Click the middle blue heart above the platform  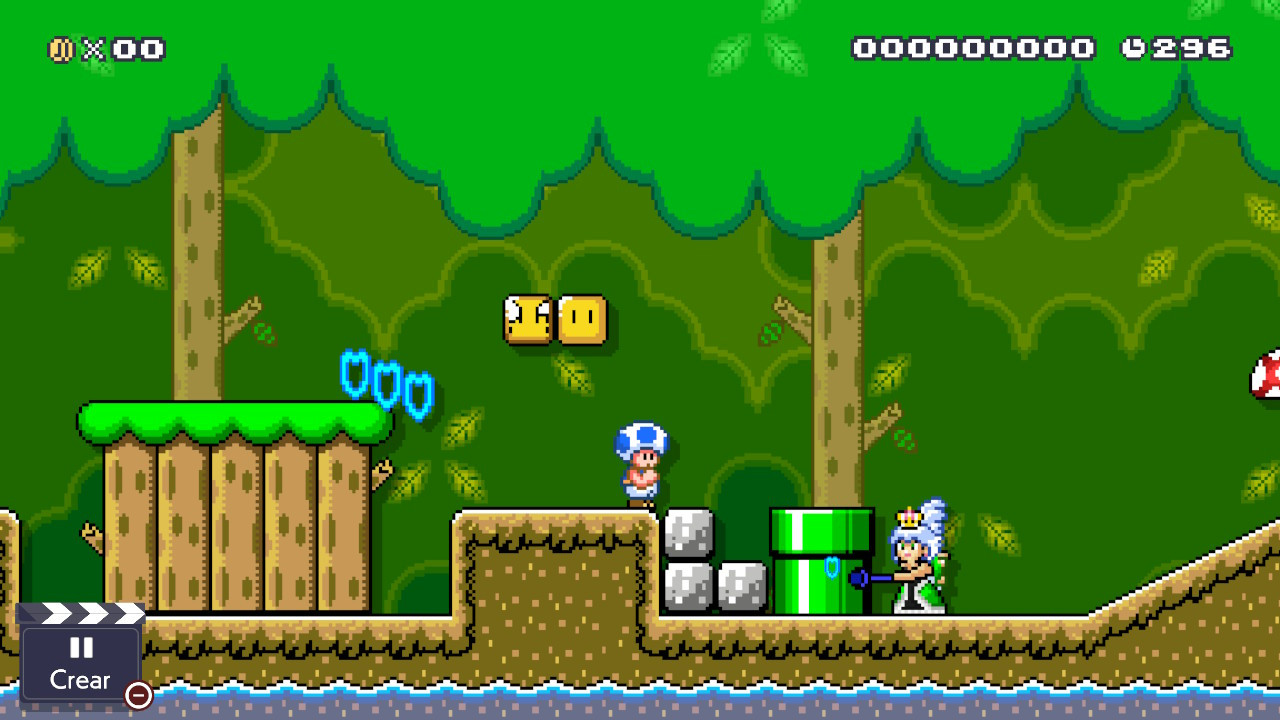pos(387,385)
